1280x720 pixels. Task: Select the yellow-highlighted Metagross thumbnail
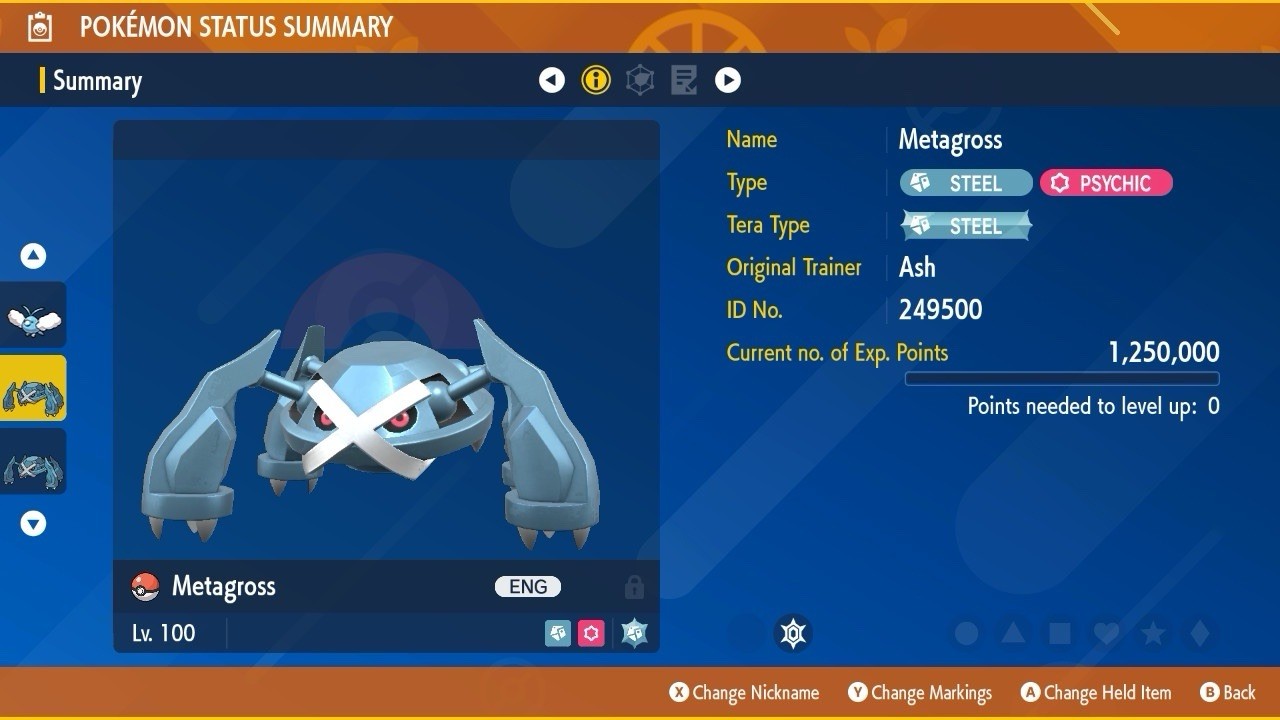point(33,388)
